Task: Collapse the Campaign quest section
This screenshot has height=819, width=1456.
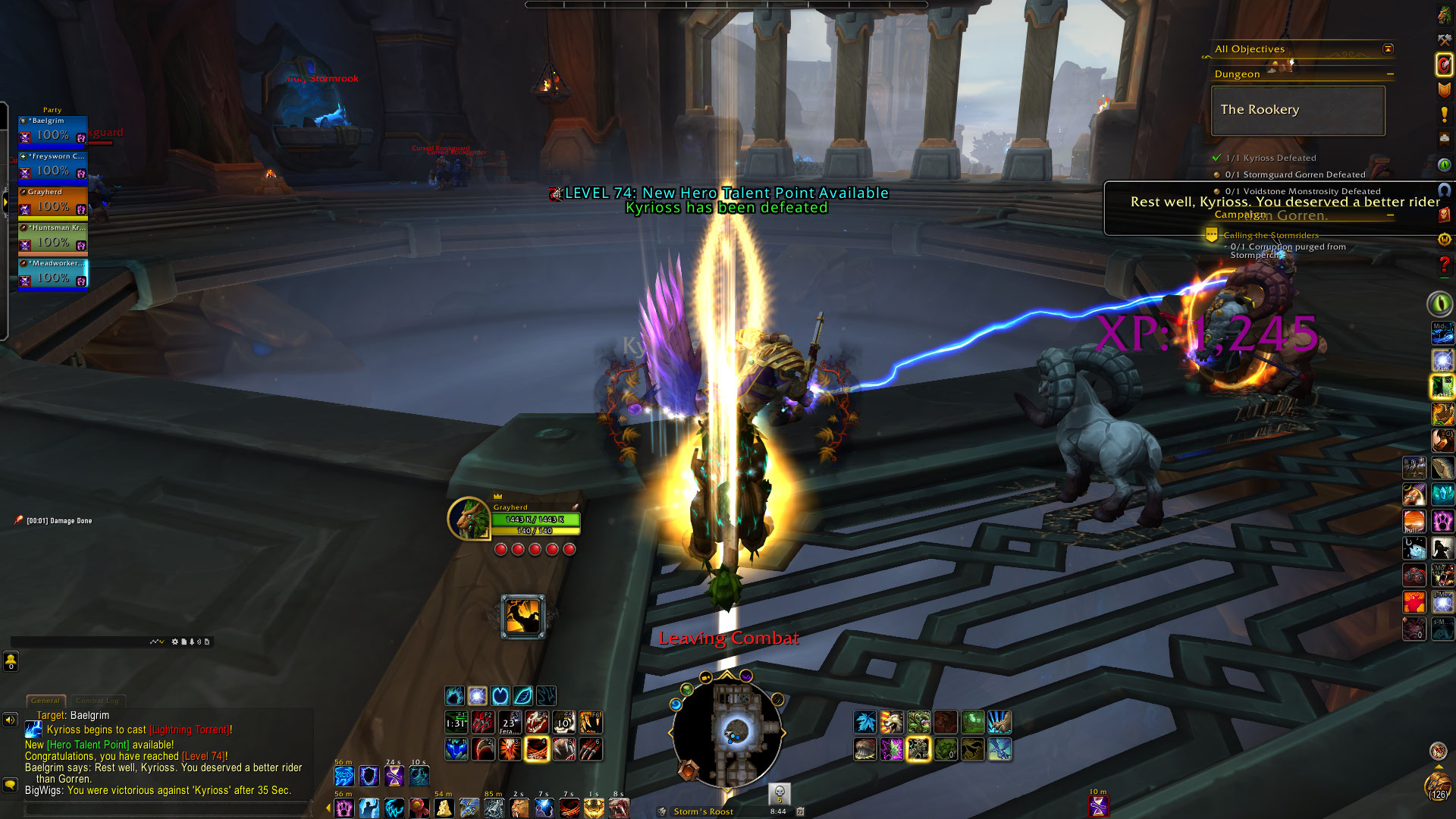Action: [1390, 215]
